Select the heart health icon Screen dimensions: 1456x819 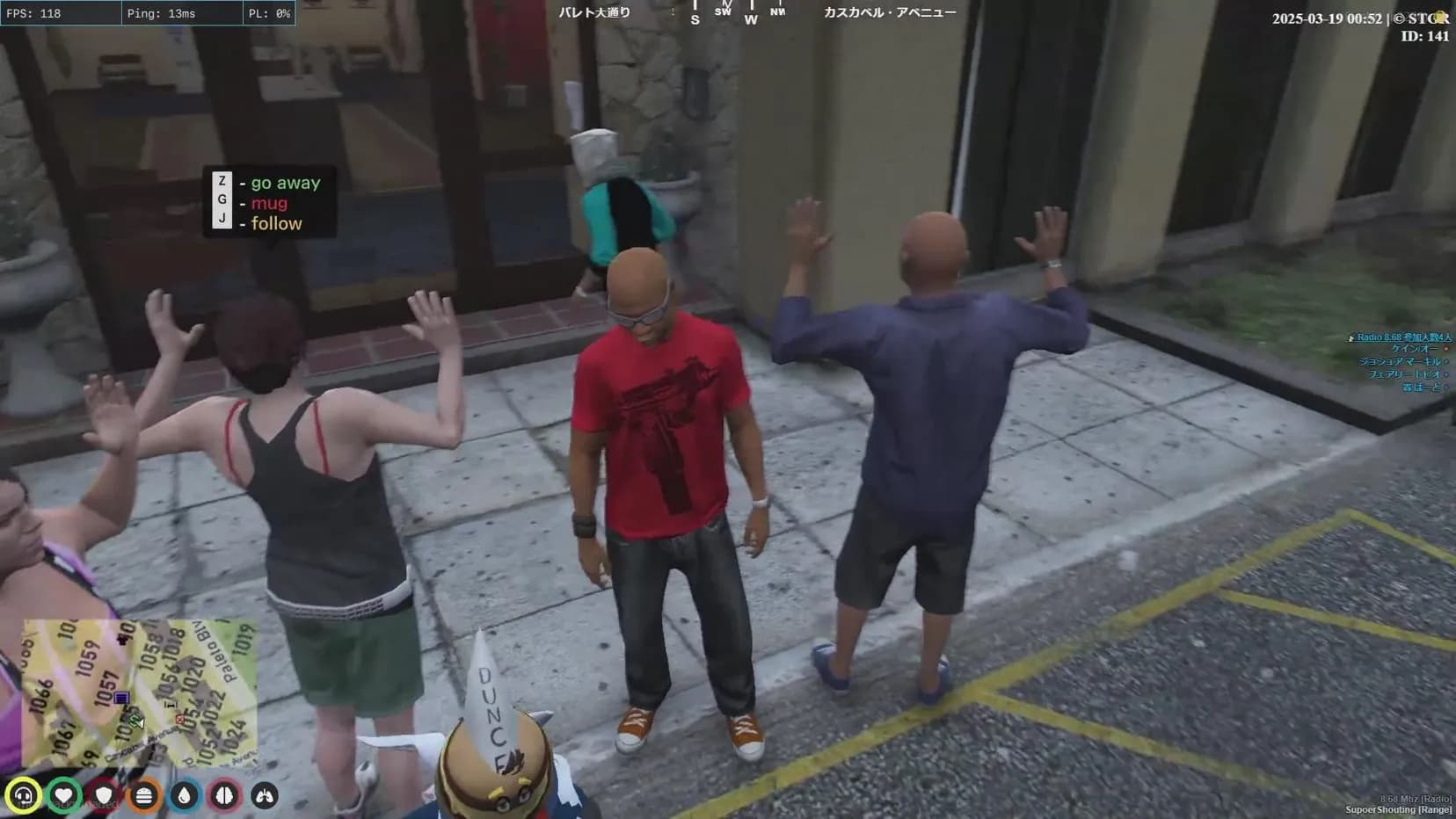tap(63, 796)
